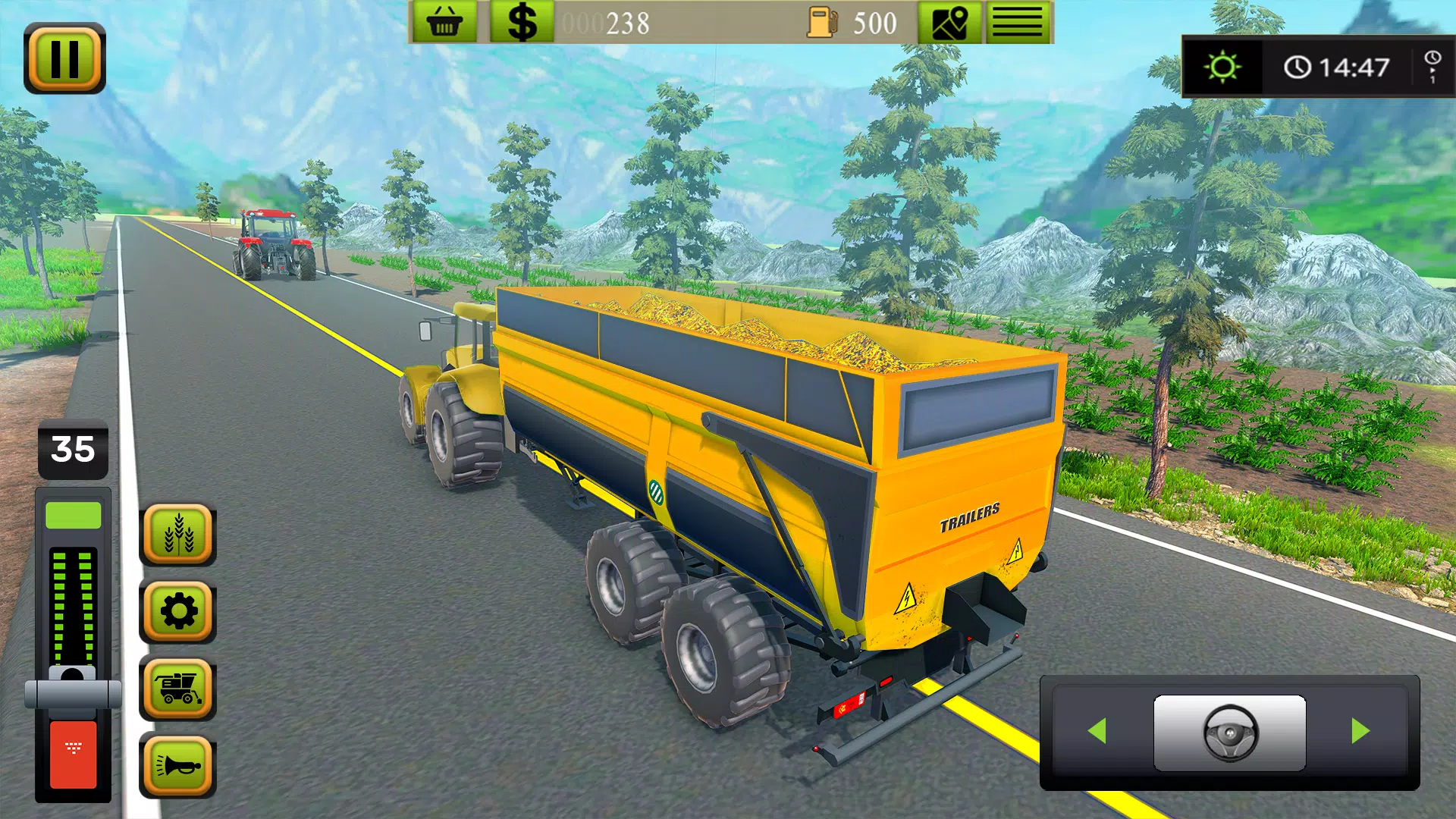Check fuel by clicking the fuel pump icon
Viewport: 1456px width, 819px height.
click(823, 20)
